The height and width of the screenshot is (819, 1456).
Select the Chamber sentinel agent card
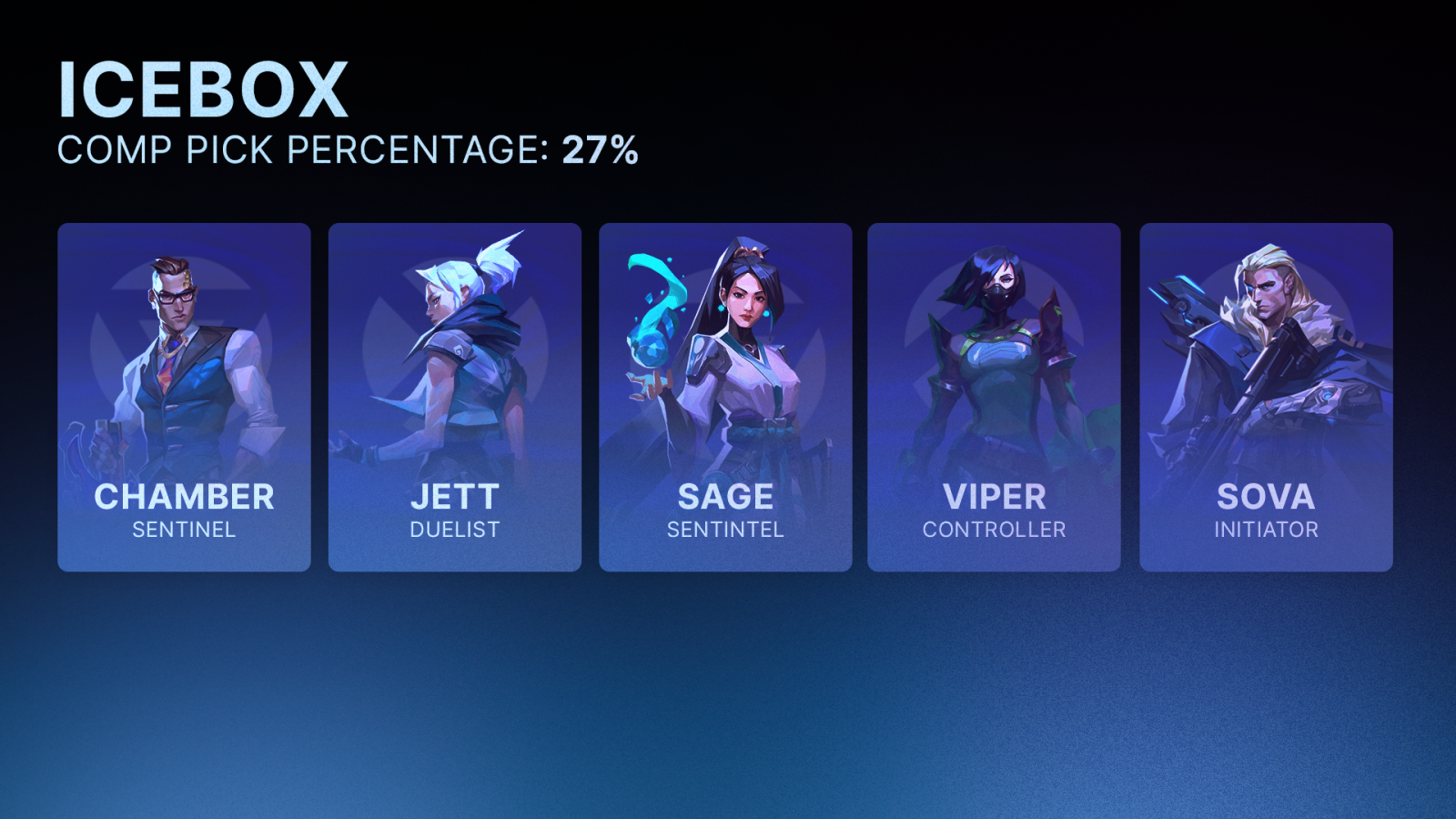point(184,397)
